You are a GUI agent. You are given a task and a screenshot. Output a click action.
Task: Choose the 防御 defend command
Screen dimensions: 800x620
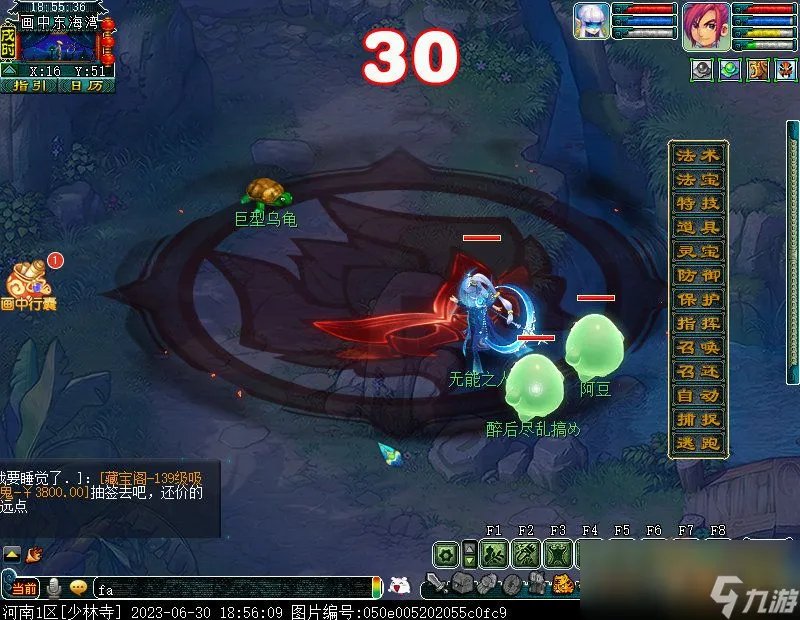698,275
